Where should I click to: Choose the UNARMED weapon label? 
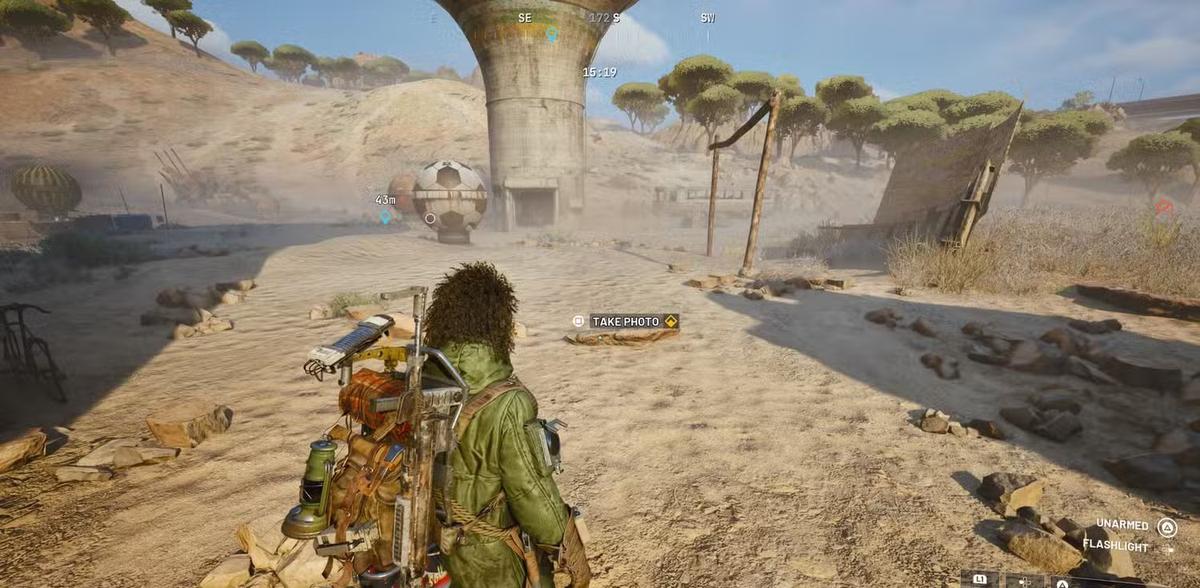pyautogui.click(x=1122, y=524)
